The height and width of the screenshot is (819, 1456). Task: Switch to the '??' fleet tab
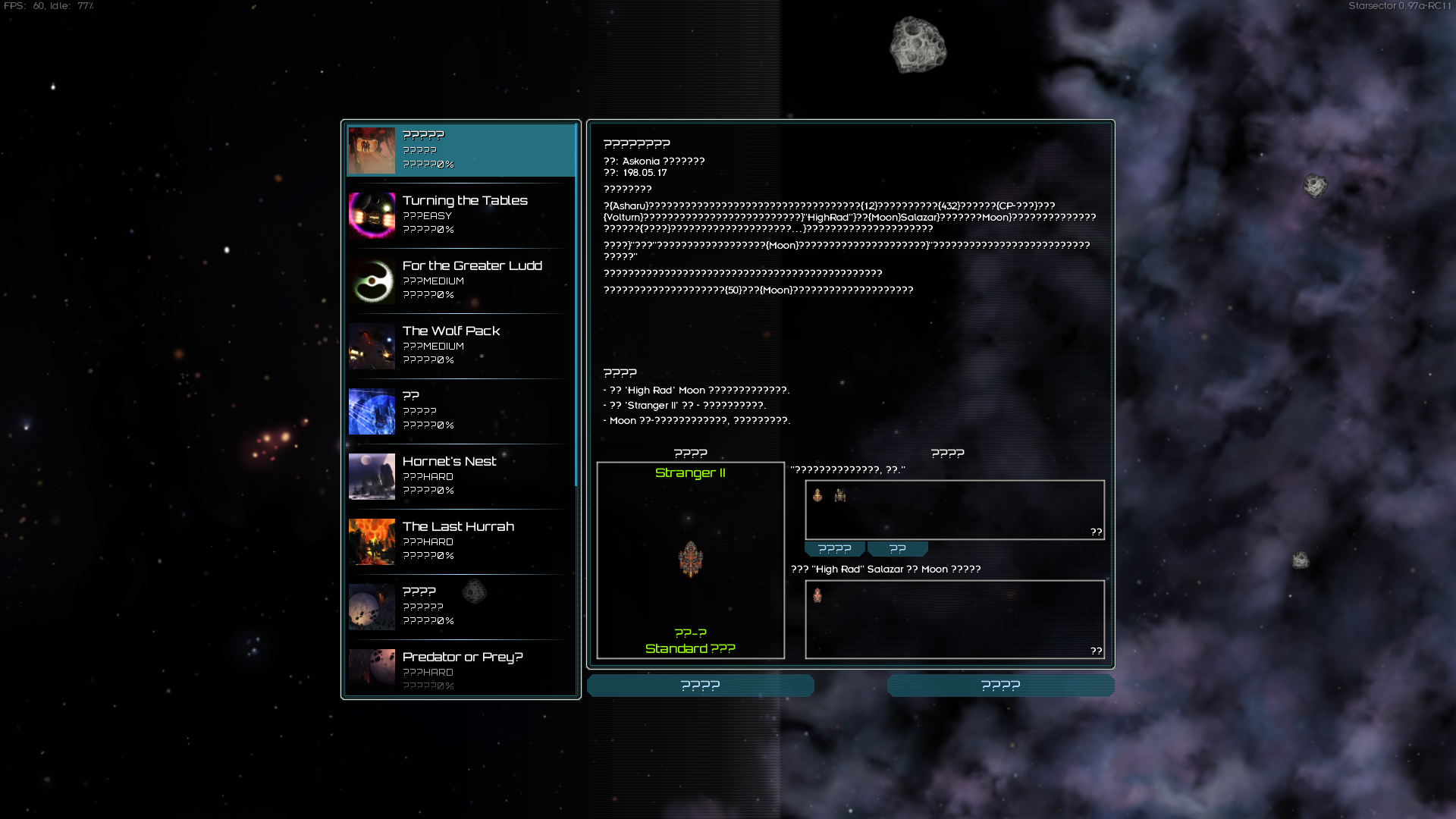point(897,548)
